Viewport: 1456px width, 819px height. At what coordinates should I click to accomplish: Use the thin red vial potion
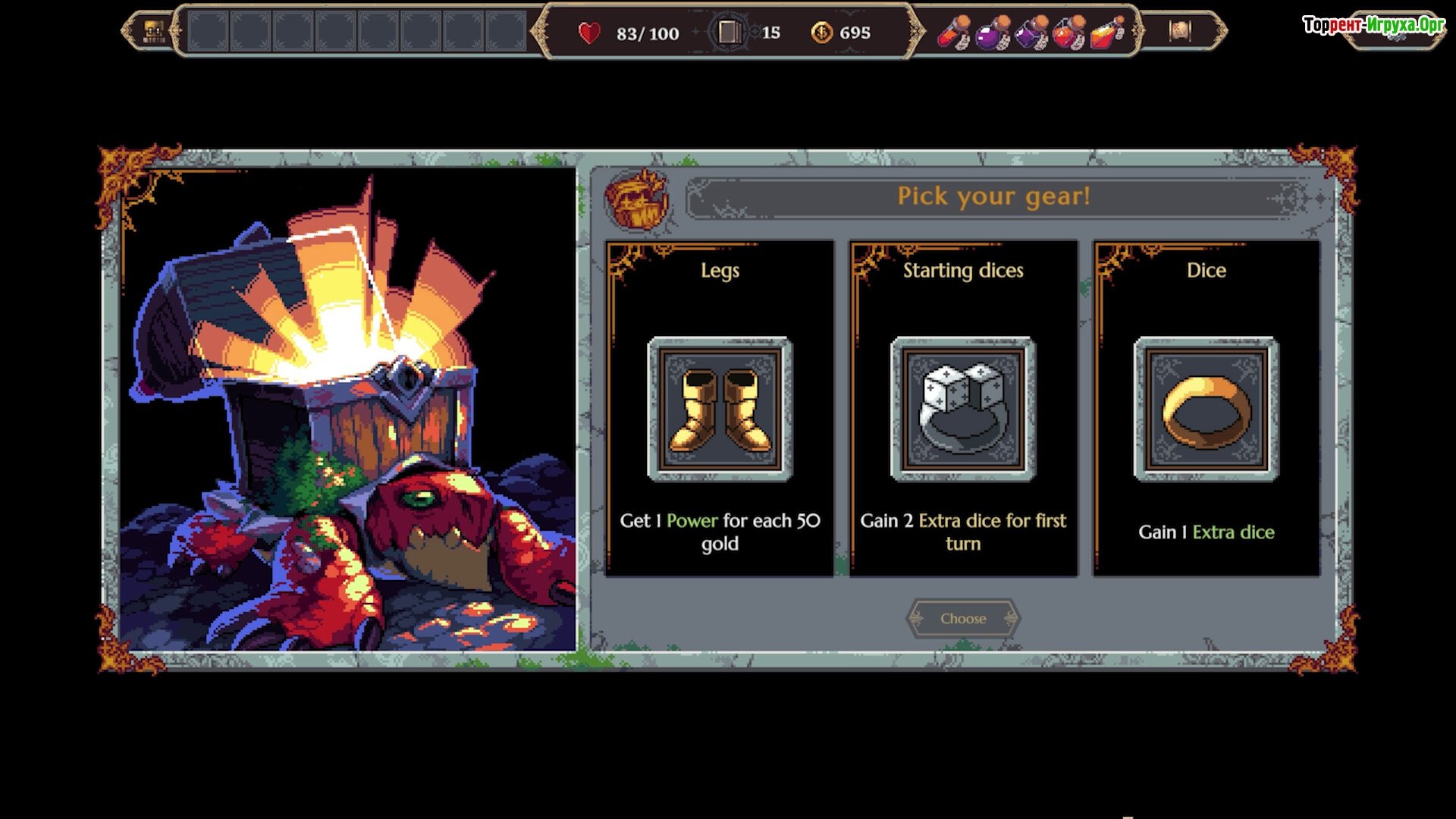click(x=953, y=33)
